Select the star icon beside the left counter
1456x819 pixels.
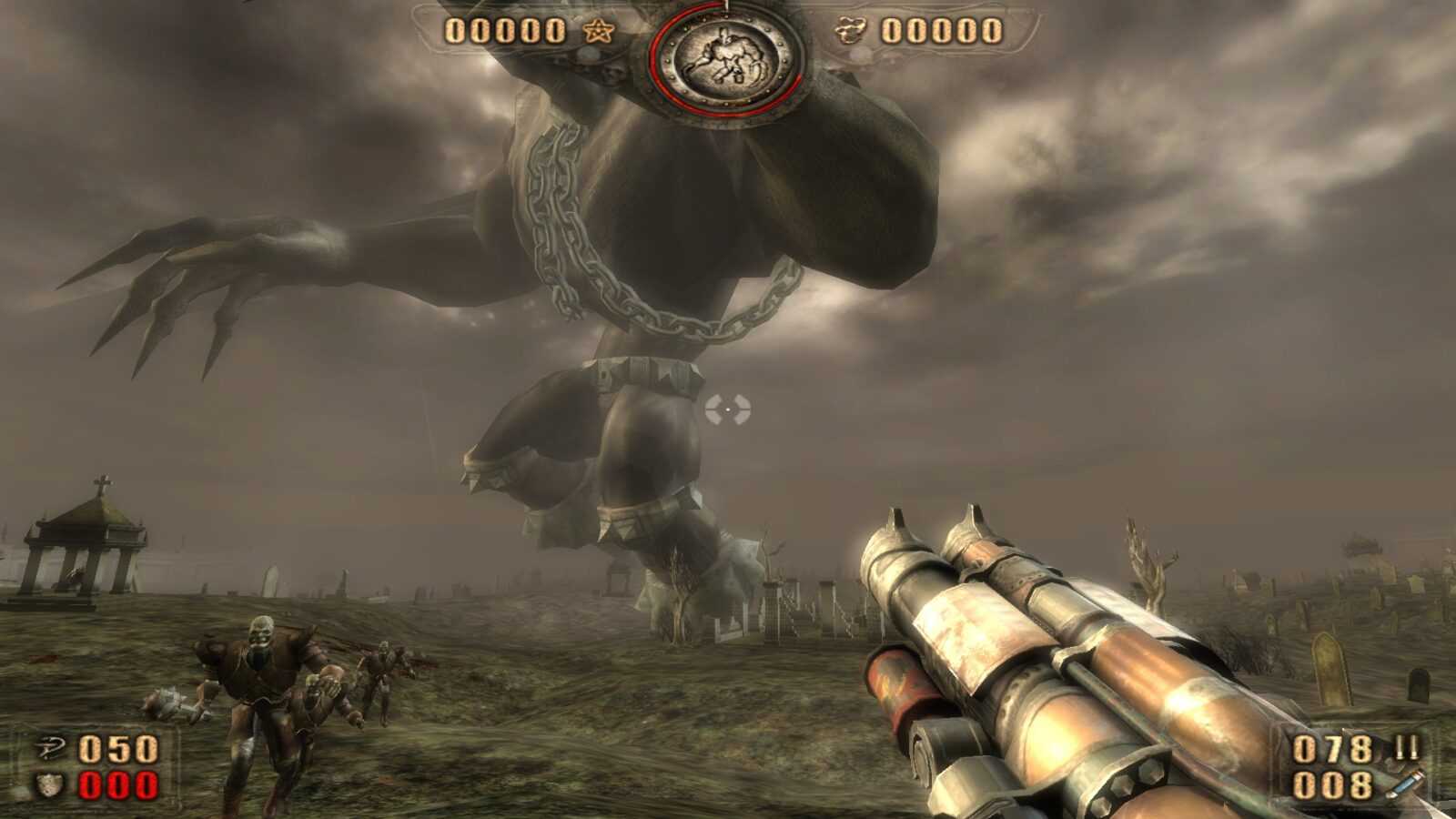pos(599,32)
